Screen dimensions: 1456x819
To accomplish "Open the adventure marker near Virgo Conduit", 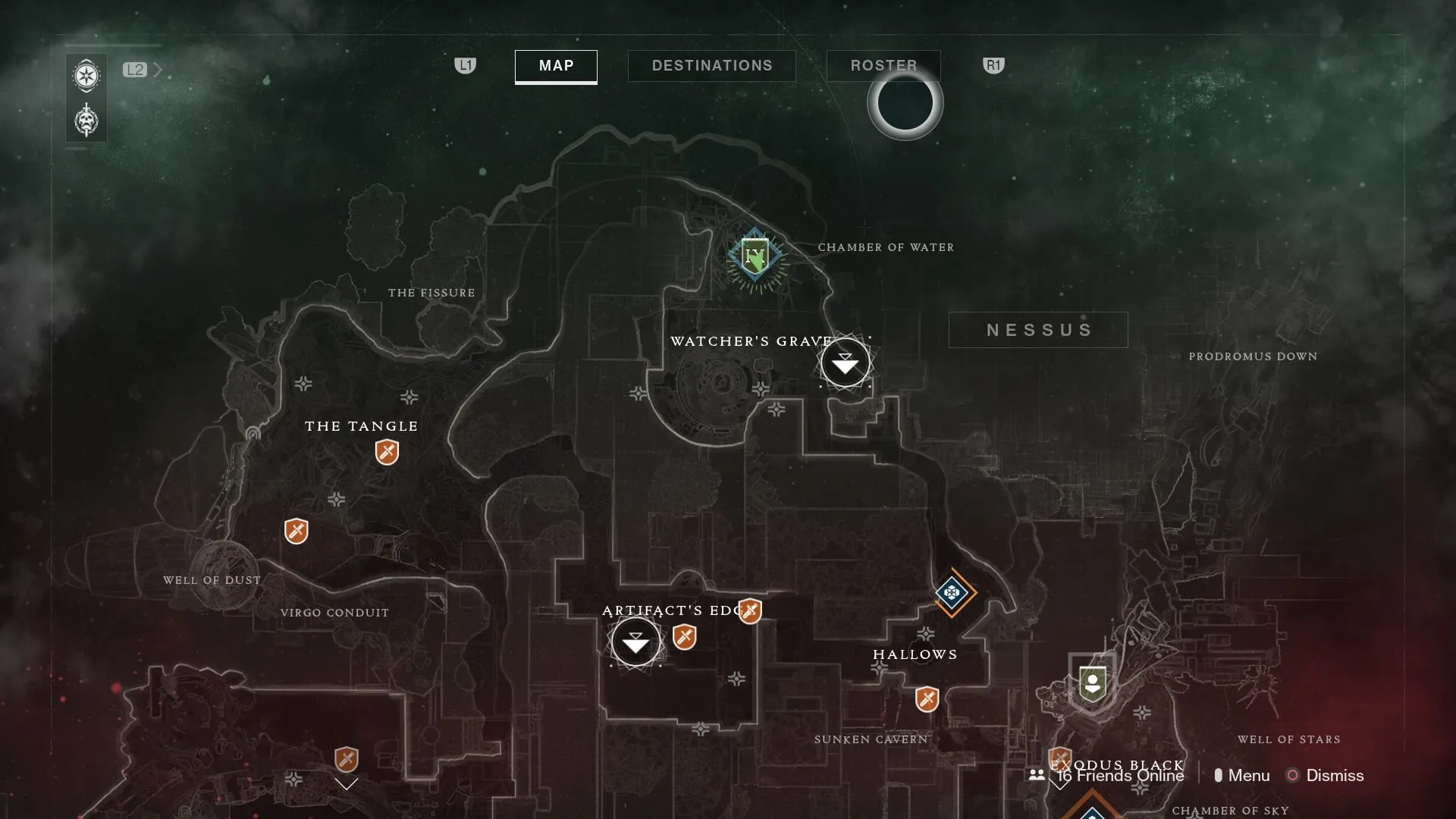I will [297, 531].
